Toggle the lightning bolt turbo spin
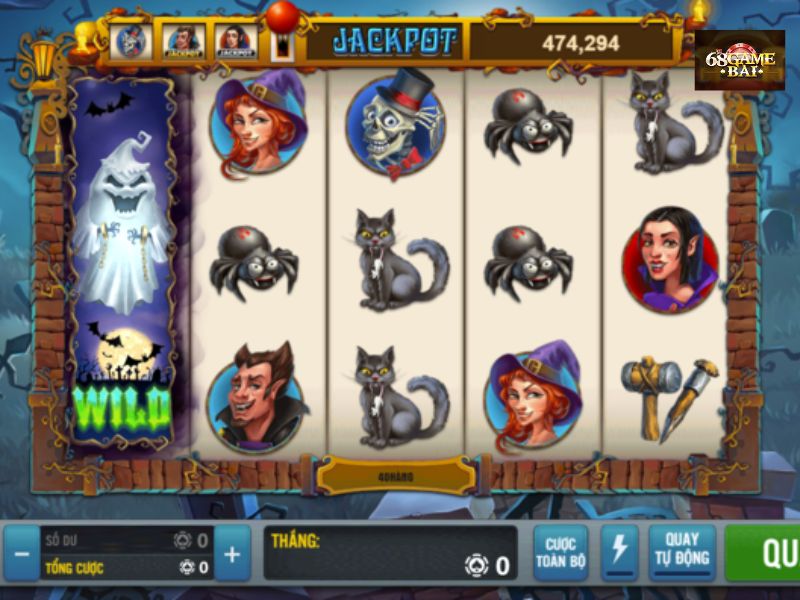The image size is (800, 600). [619, 550]
